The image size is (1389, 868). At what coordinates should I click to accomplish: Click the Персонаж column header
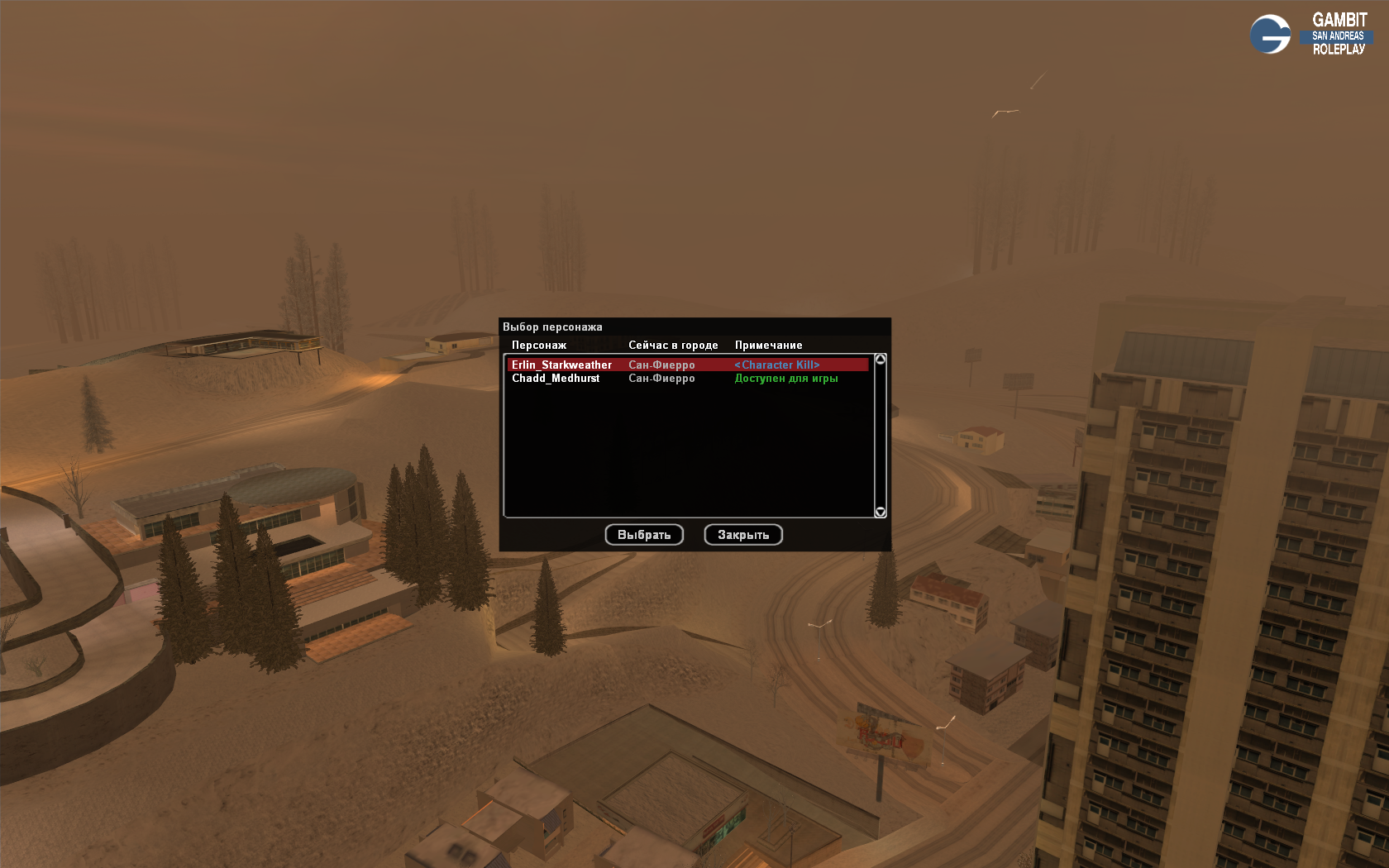tap(539, 346)
